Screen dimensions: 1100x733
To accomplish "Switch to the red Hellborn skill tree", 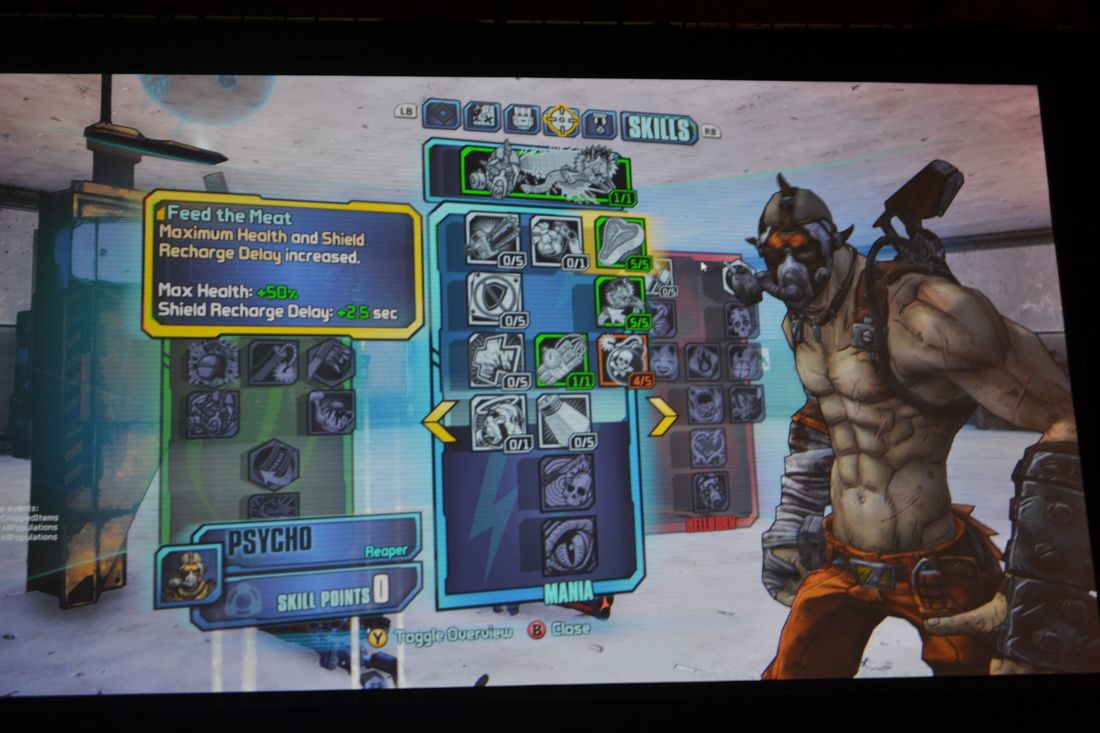I will coord(709,400).
